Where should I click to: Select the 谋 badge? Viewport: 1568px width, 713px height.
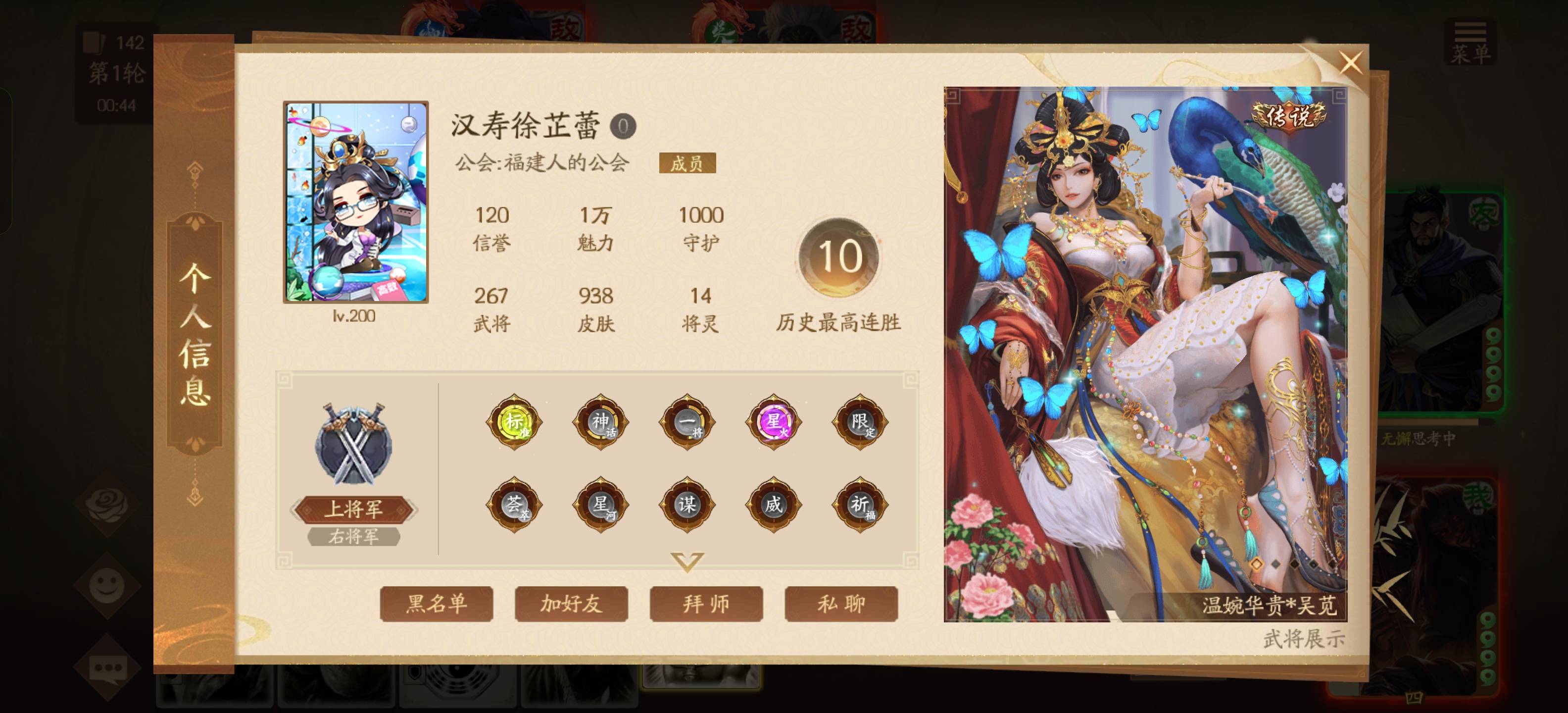click(687, 504)
